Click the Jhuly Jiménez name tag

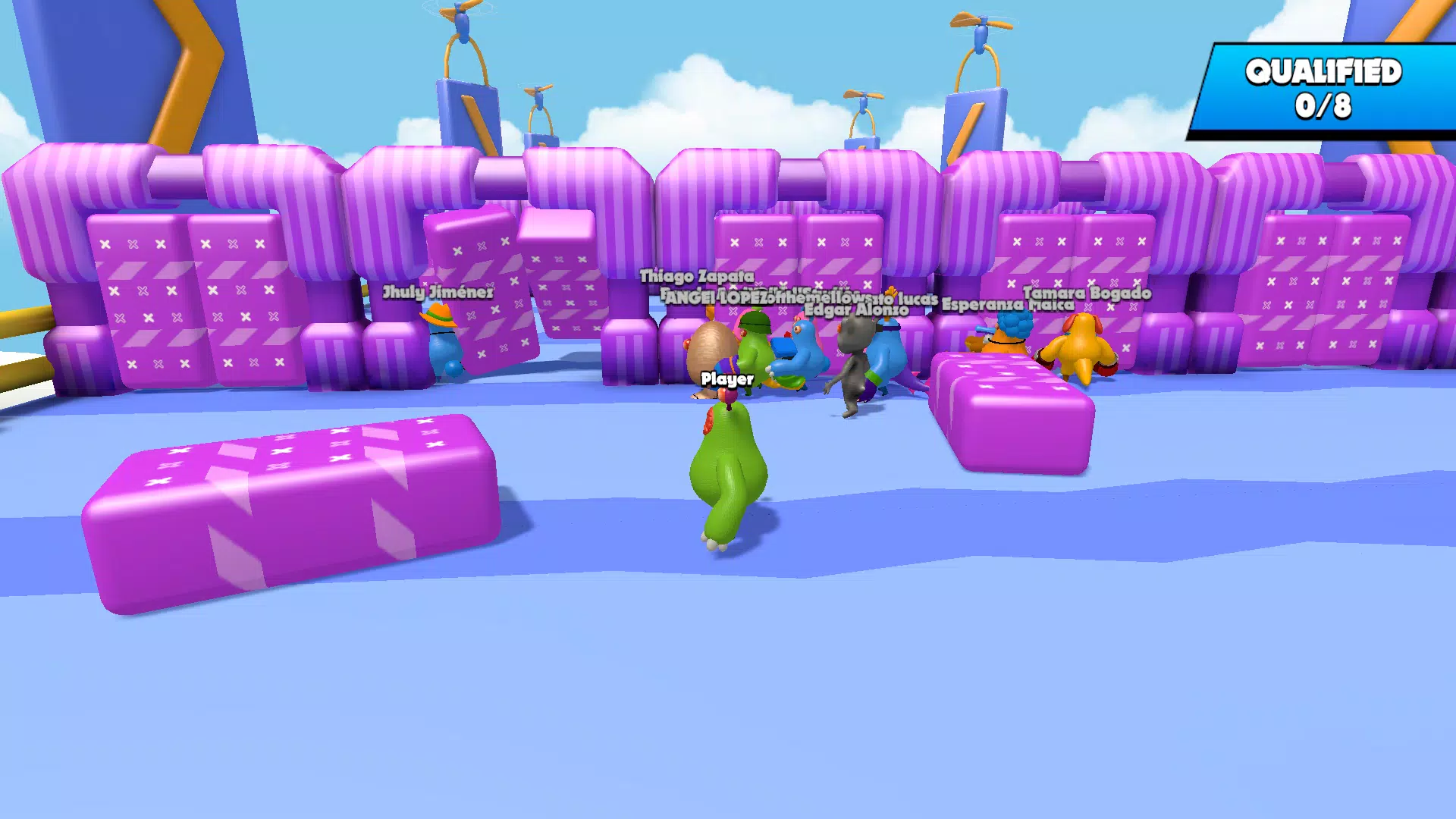tap(440, 290)
